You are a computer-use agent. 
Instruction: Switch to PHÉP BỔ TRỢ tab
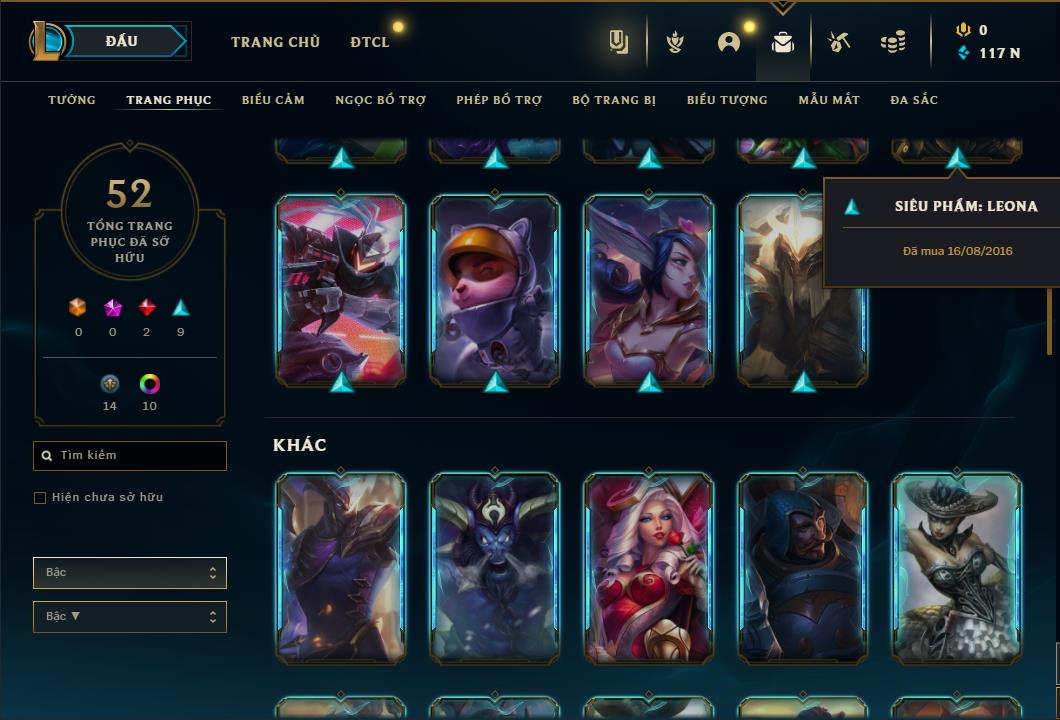coord(499,100)
